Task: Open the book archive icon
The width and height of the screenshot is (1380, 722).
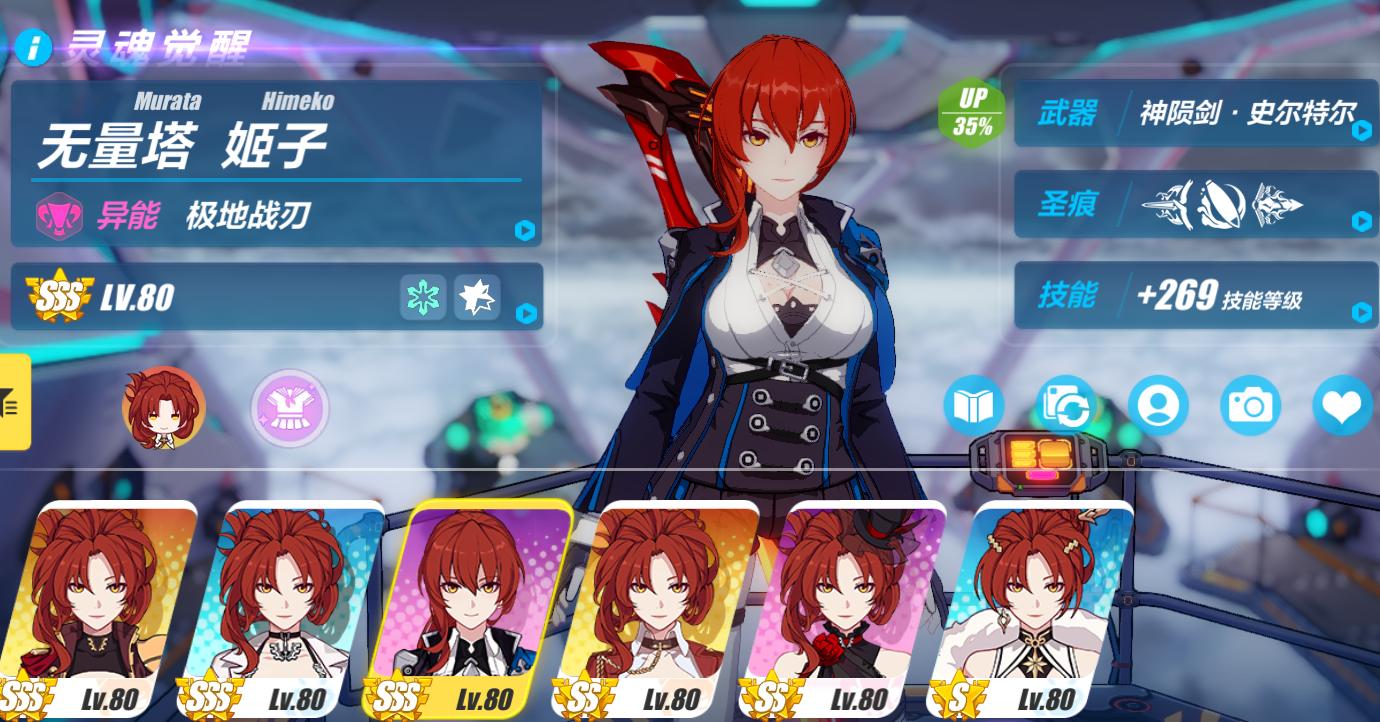Action: [x=973, y=406]
